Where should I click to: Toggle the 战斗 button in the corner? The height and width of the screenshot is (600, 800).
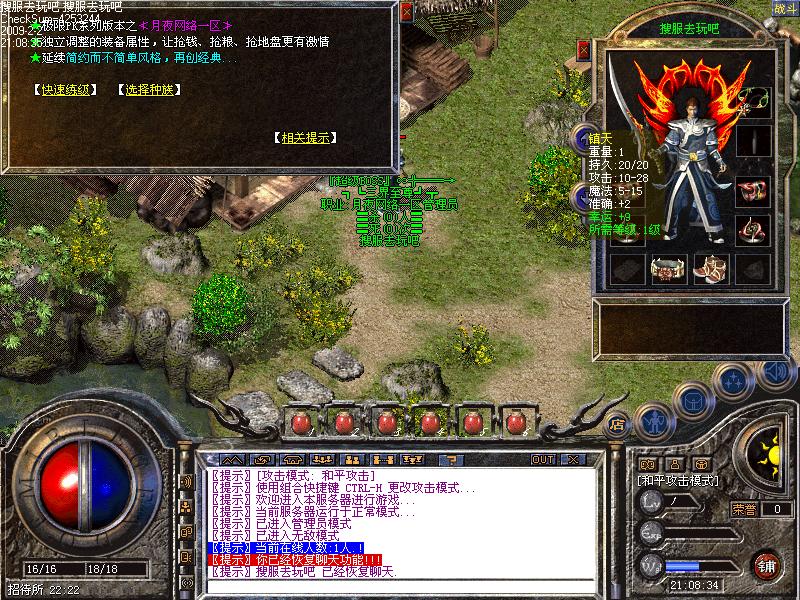(x=785, y=8)
